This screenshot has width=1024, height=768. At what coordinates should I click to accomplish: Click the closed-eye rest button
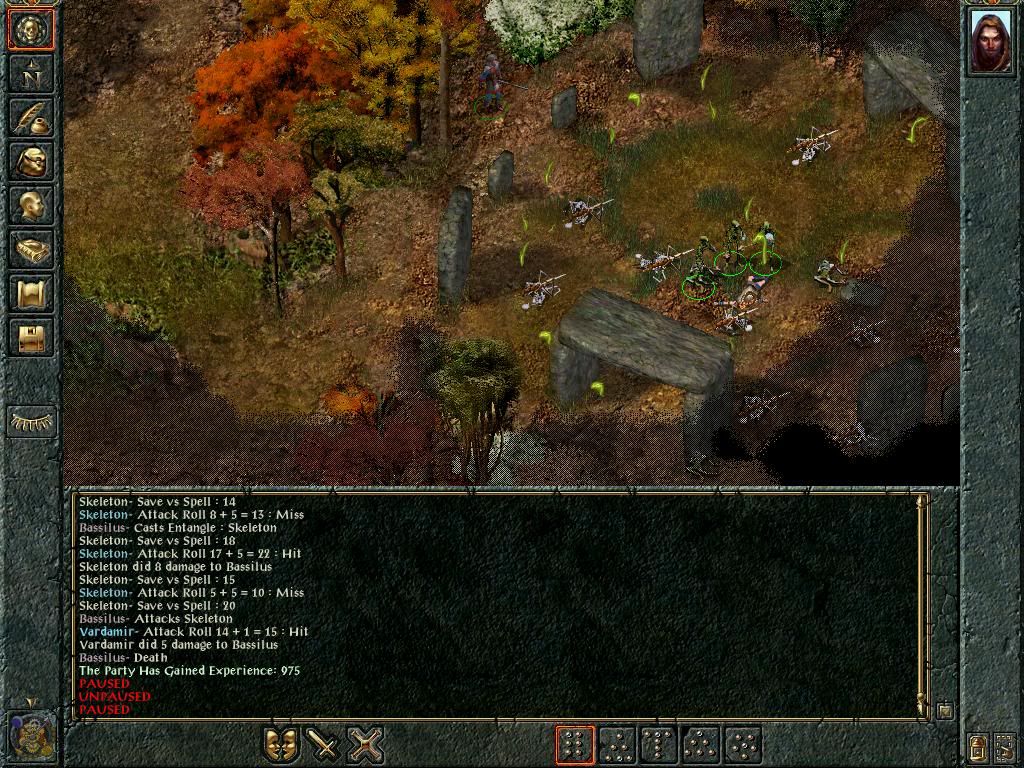click(31, 422)
